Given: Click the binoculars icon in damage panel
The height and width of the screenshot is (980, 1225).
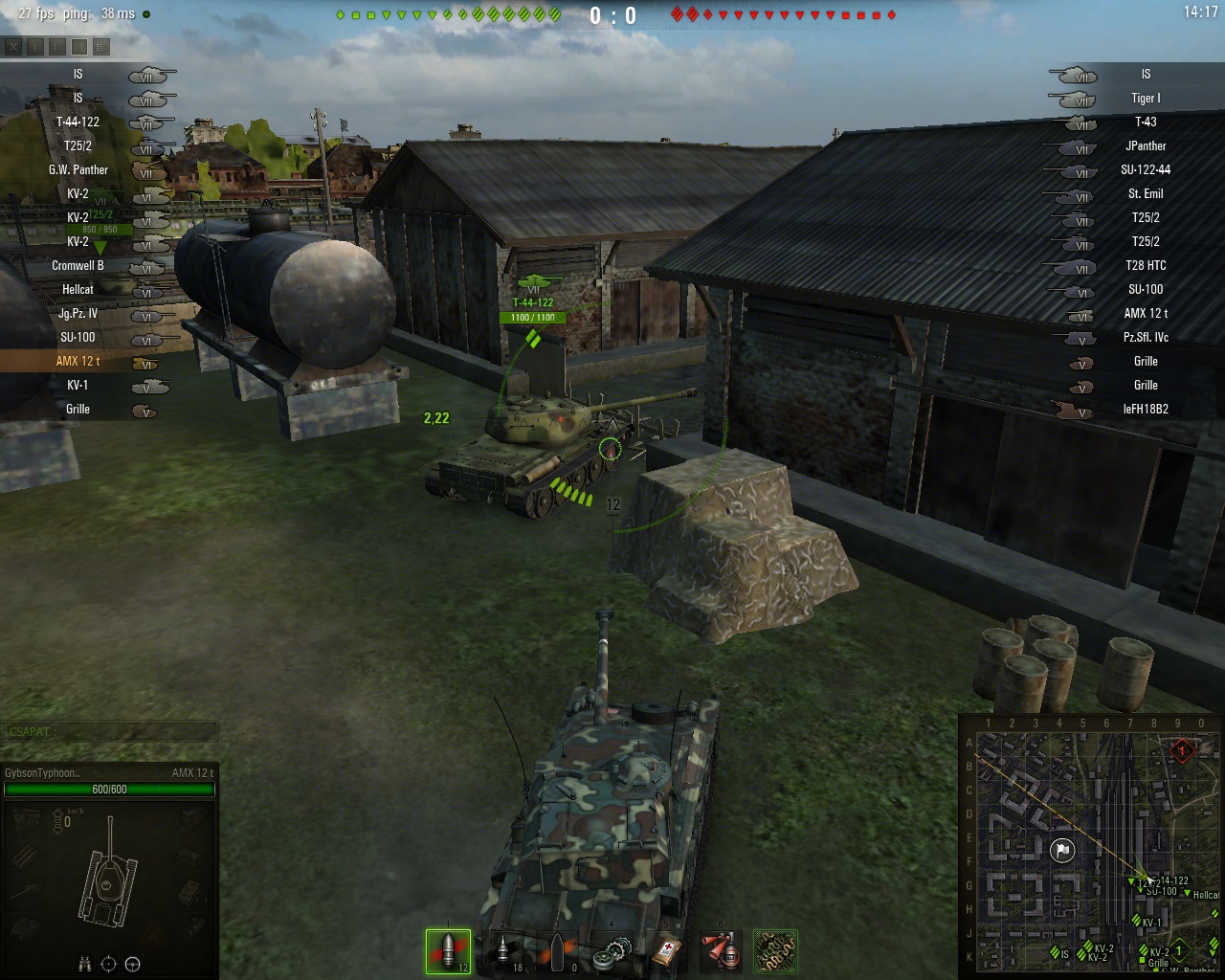Looking at the screenshot, I should click(85, 963).
